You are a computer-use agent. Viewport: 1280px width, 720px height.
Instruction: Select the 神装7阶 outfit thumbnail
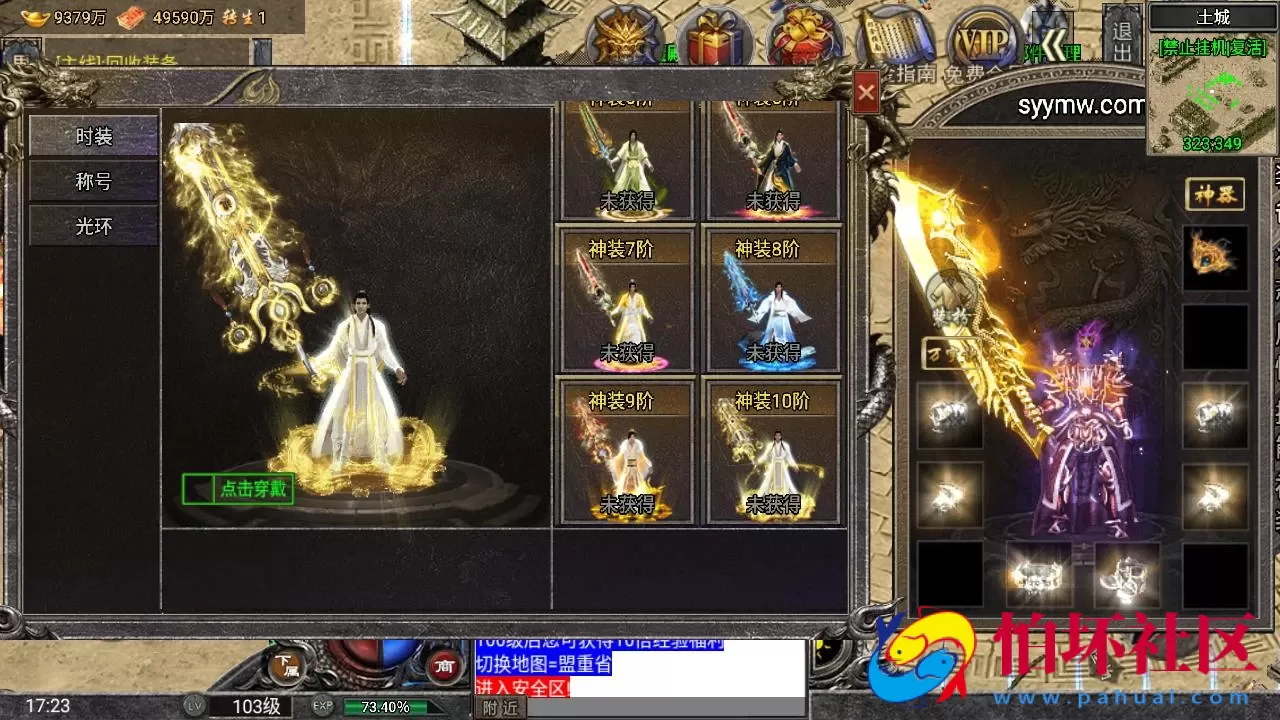coord(629,300)
